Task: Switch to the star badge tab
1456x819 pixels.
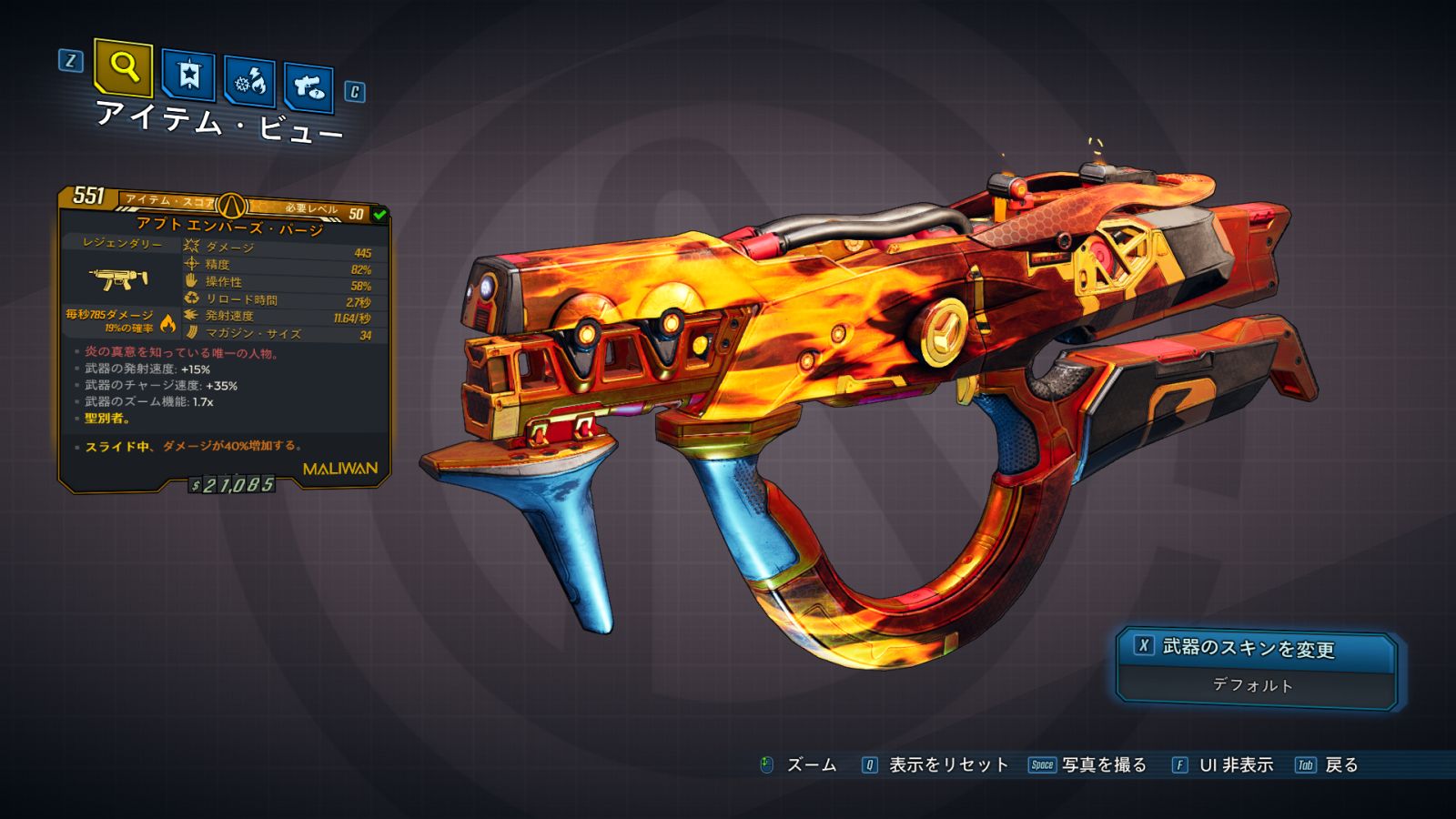Action: [188, 76]
